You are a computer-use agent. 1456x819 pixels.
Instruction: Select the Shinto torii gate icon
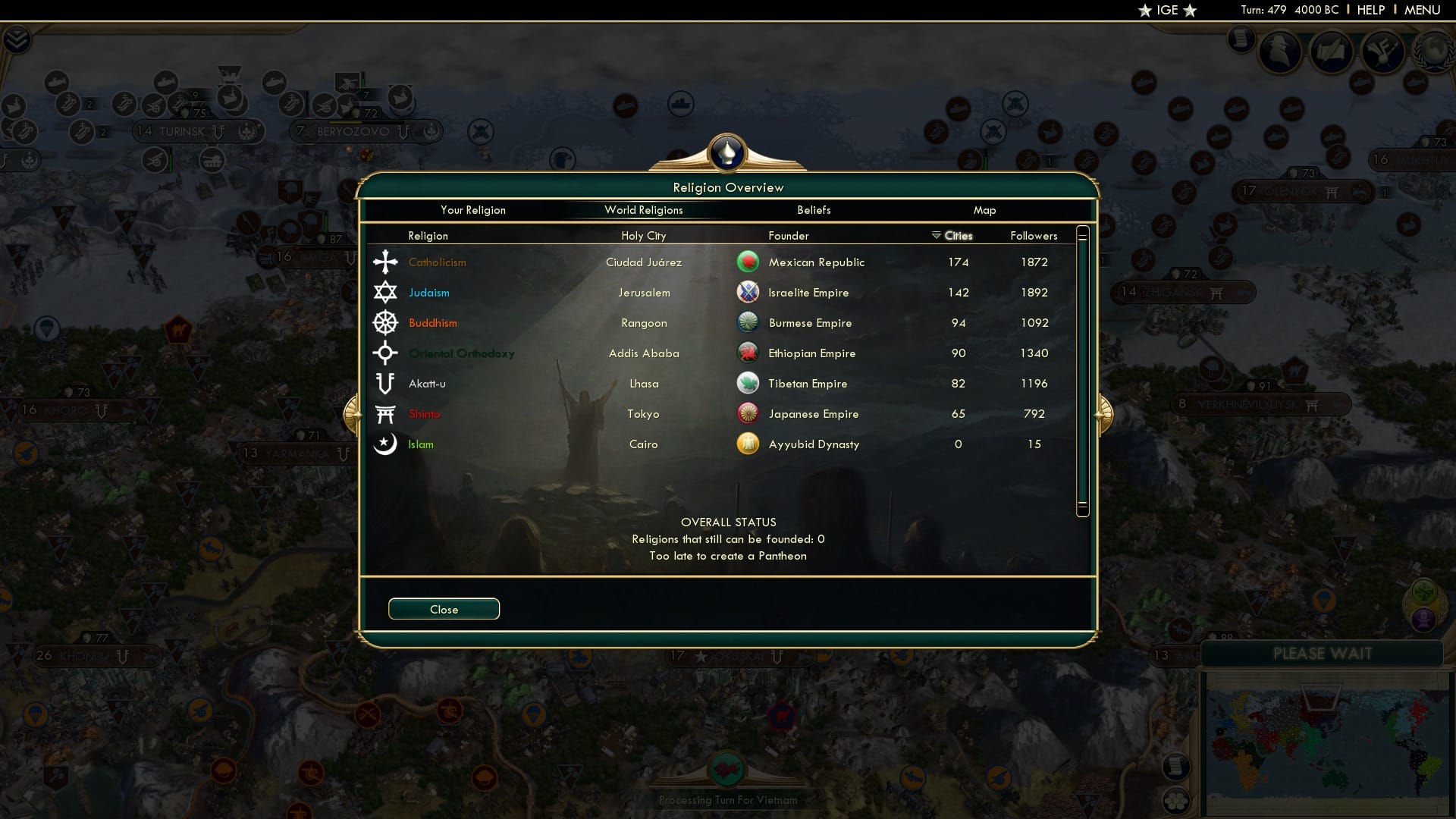click(386, 413)
